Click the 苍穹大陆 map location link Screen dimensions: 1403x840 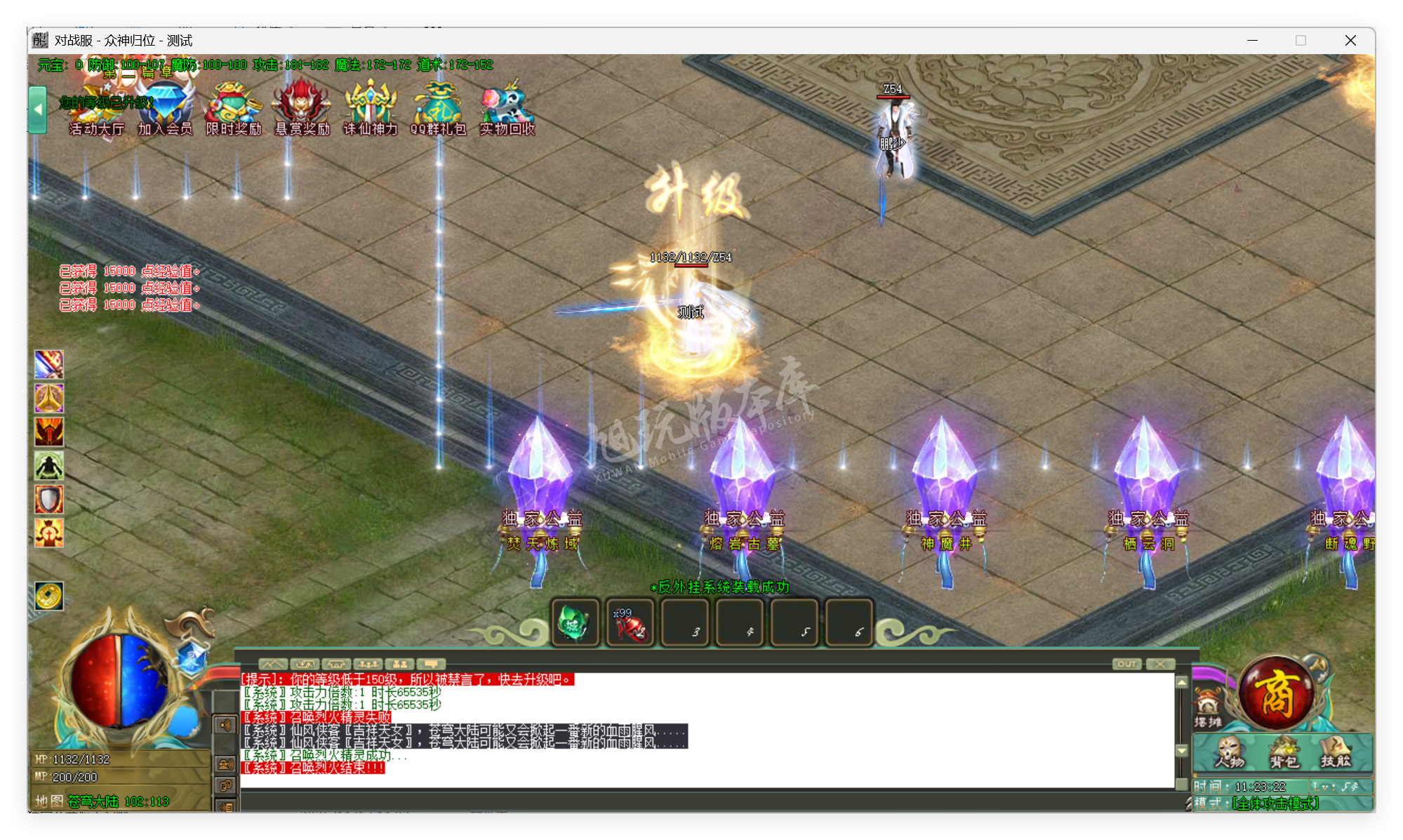pyautogui.click(x=91, y=799)
